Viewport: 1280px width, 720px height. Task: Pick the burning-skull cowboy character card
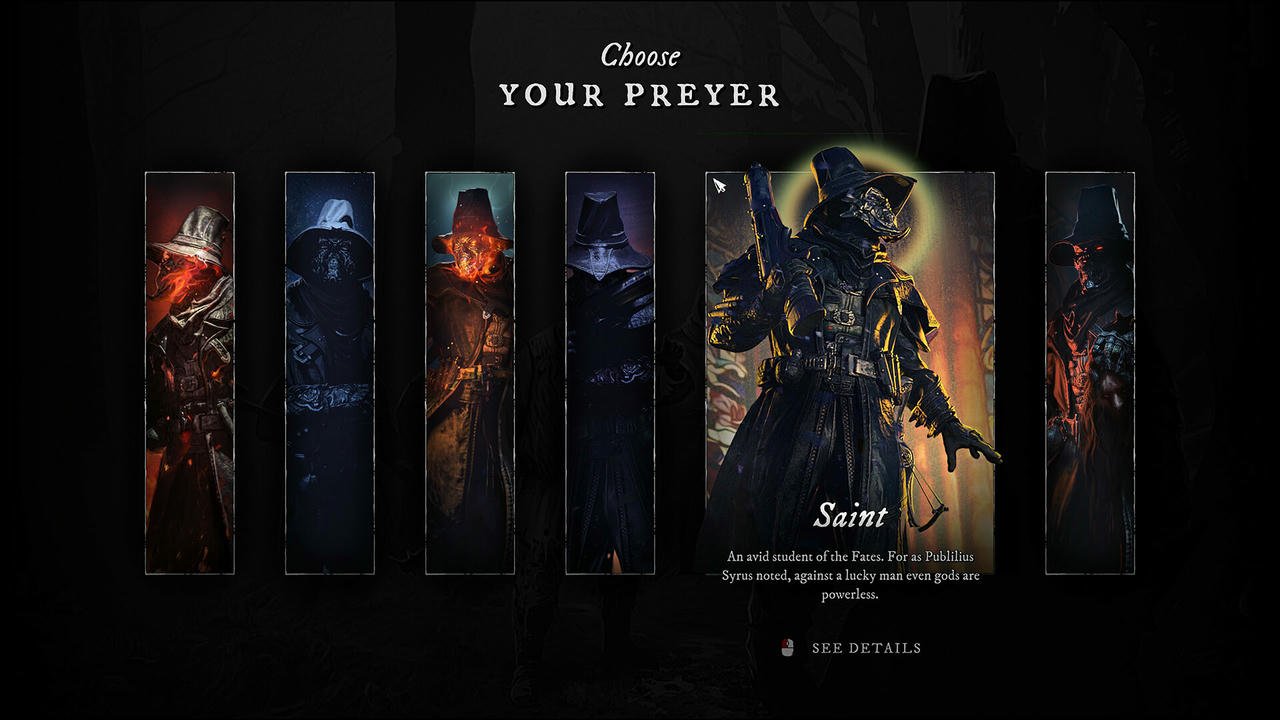470,372
